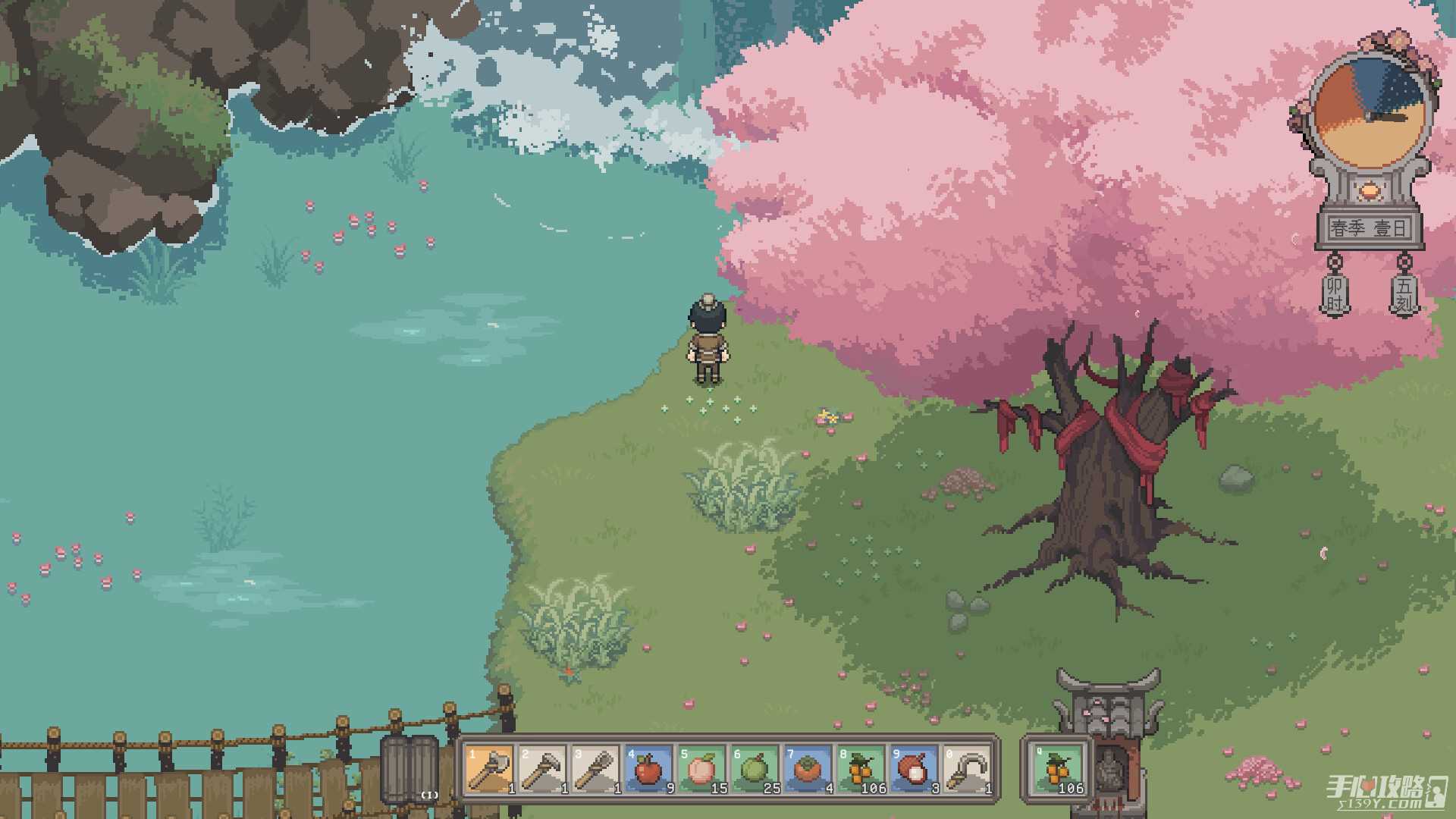1456x819 pixels.
Task: Open the bamboo scroll inventory icon
Action: (410, 768)
